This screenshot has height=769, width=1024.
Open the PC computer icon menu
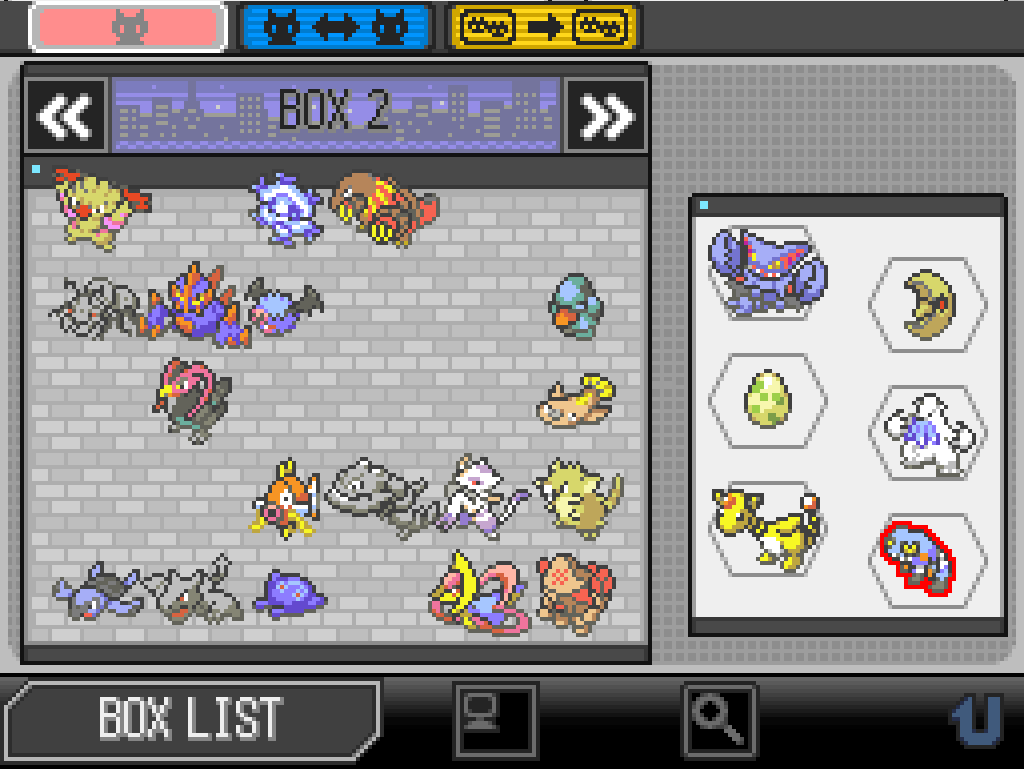pyautogui.click(x=495, y=718)
